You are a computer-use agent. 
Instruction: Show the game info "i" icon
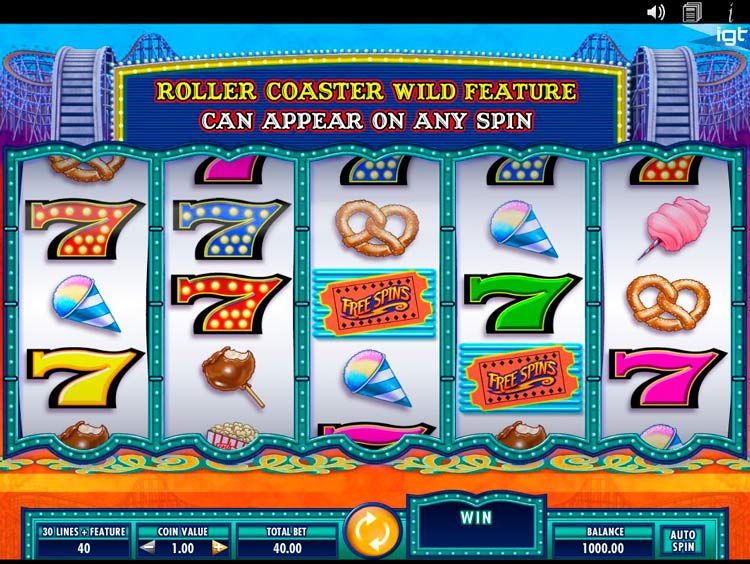click(x=730, y=12)
